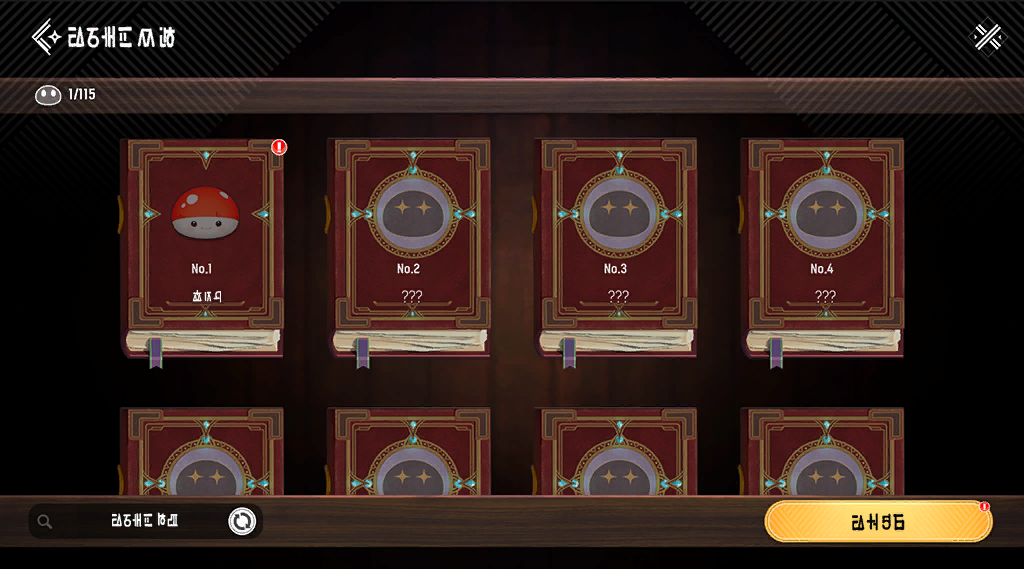This screenshot has height=569, width=1024.
Task: Go back using the top-left arrow
Action: [x=46, y=38]
